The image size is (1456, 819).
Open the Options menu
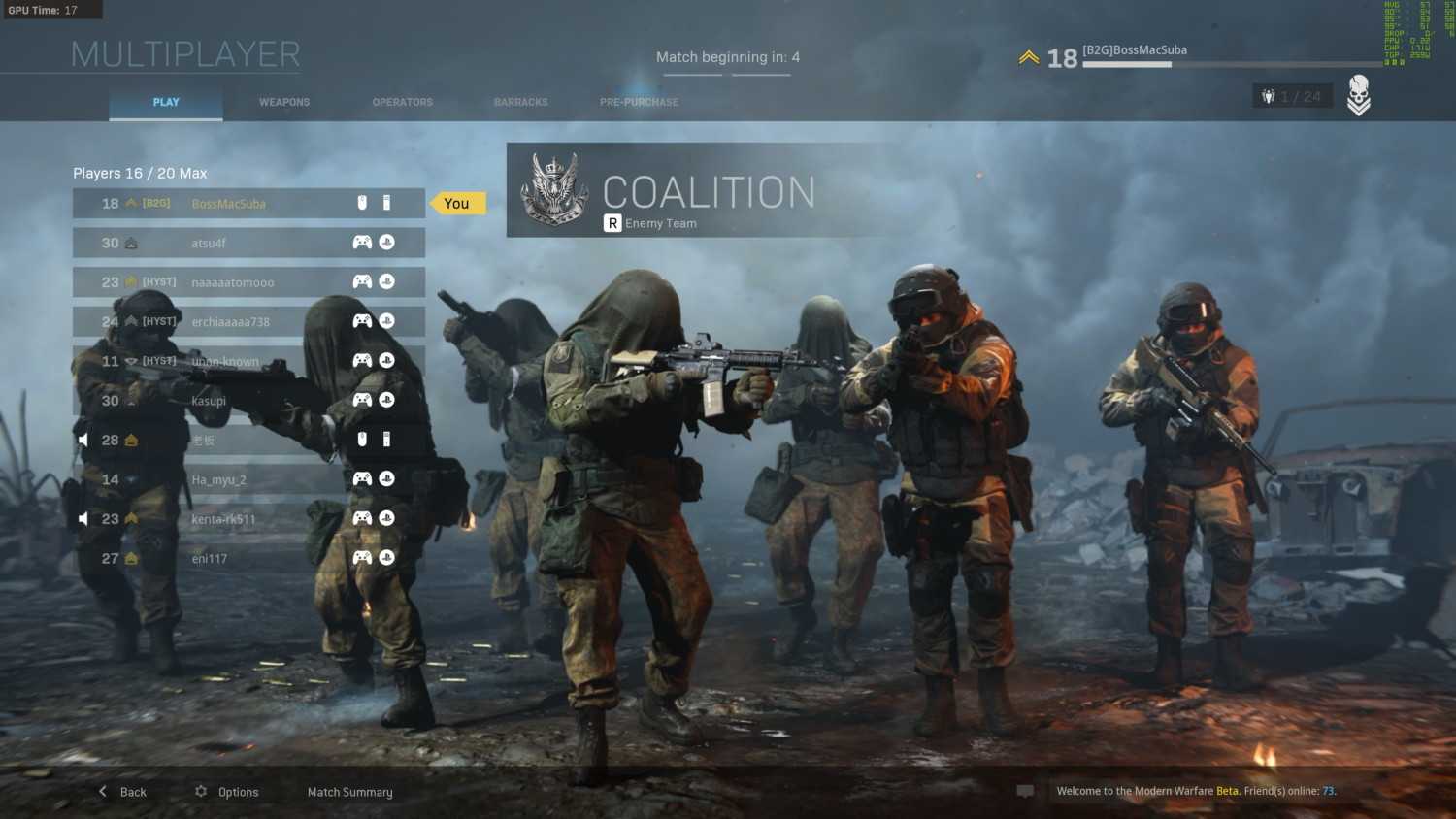coord(227,792)
